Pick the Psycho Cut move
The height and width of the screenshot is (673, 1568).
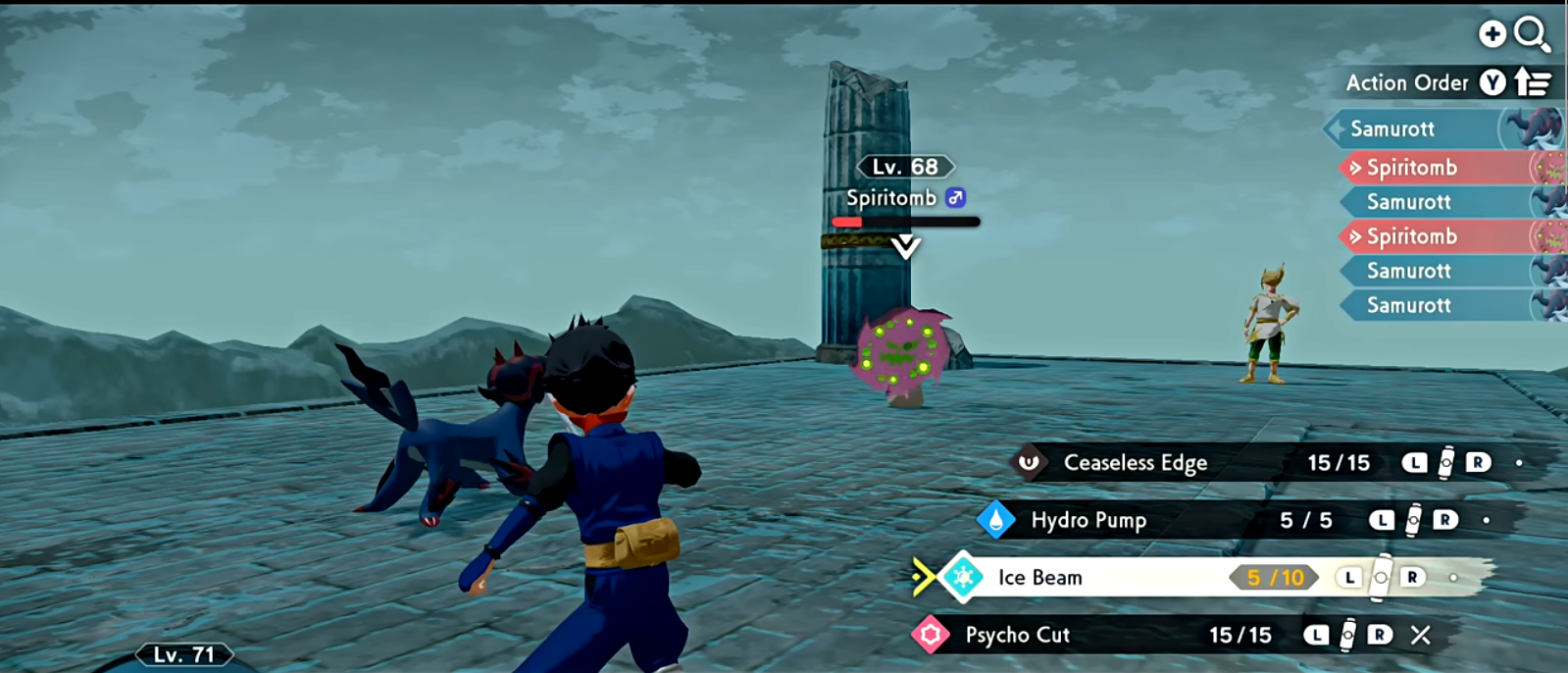click(1017, 635)
